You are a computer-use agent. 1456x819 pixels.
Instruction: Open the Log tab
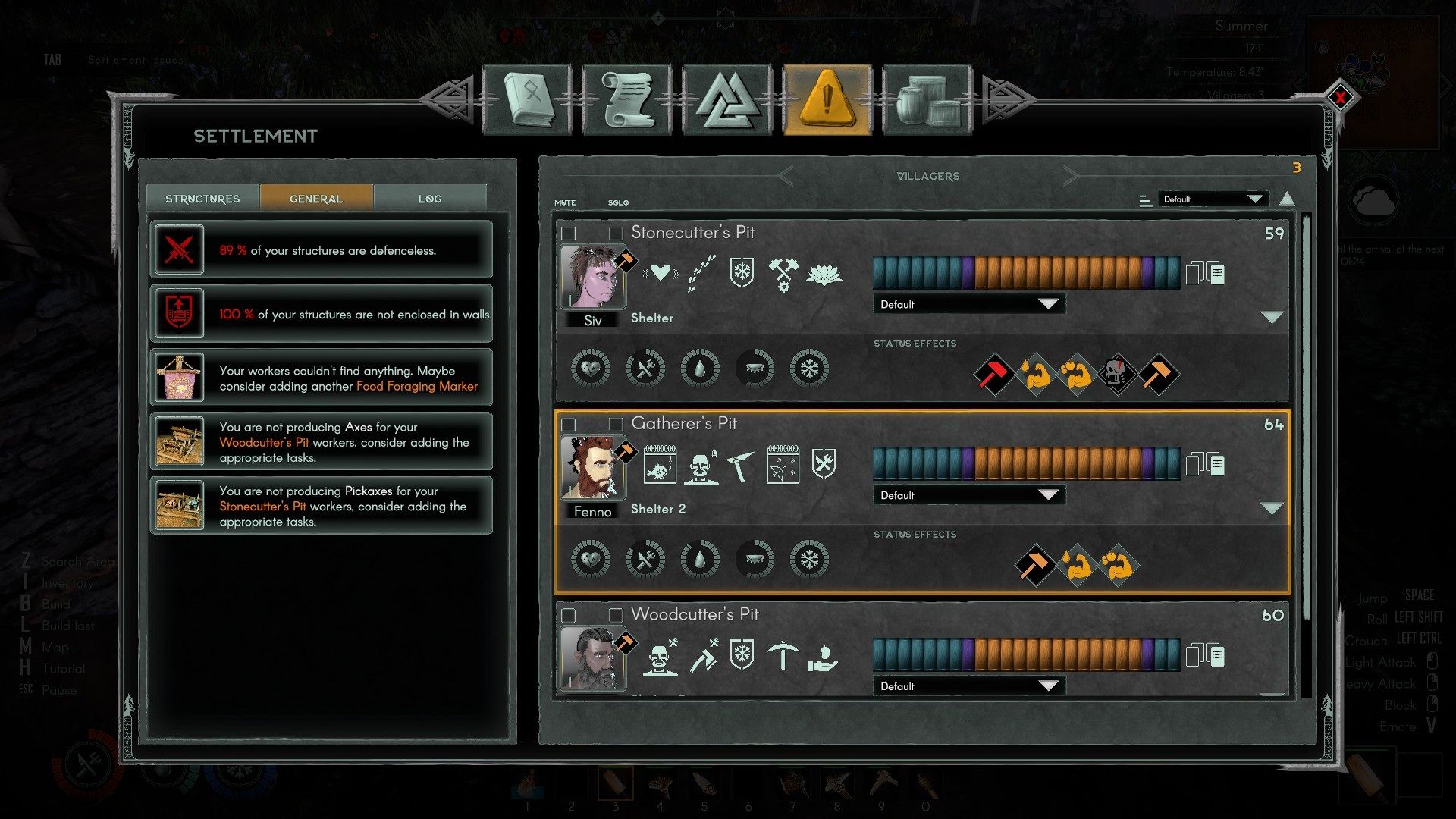(x=429, y=199)
